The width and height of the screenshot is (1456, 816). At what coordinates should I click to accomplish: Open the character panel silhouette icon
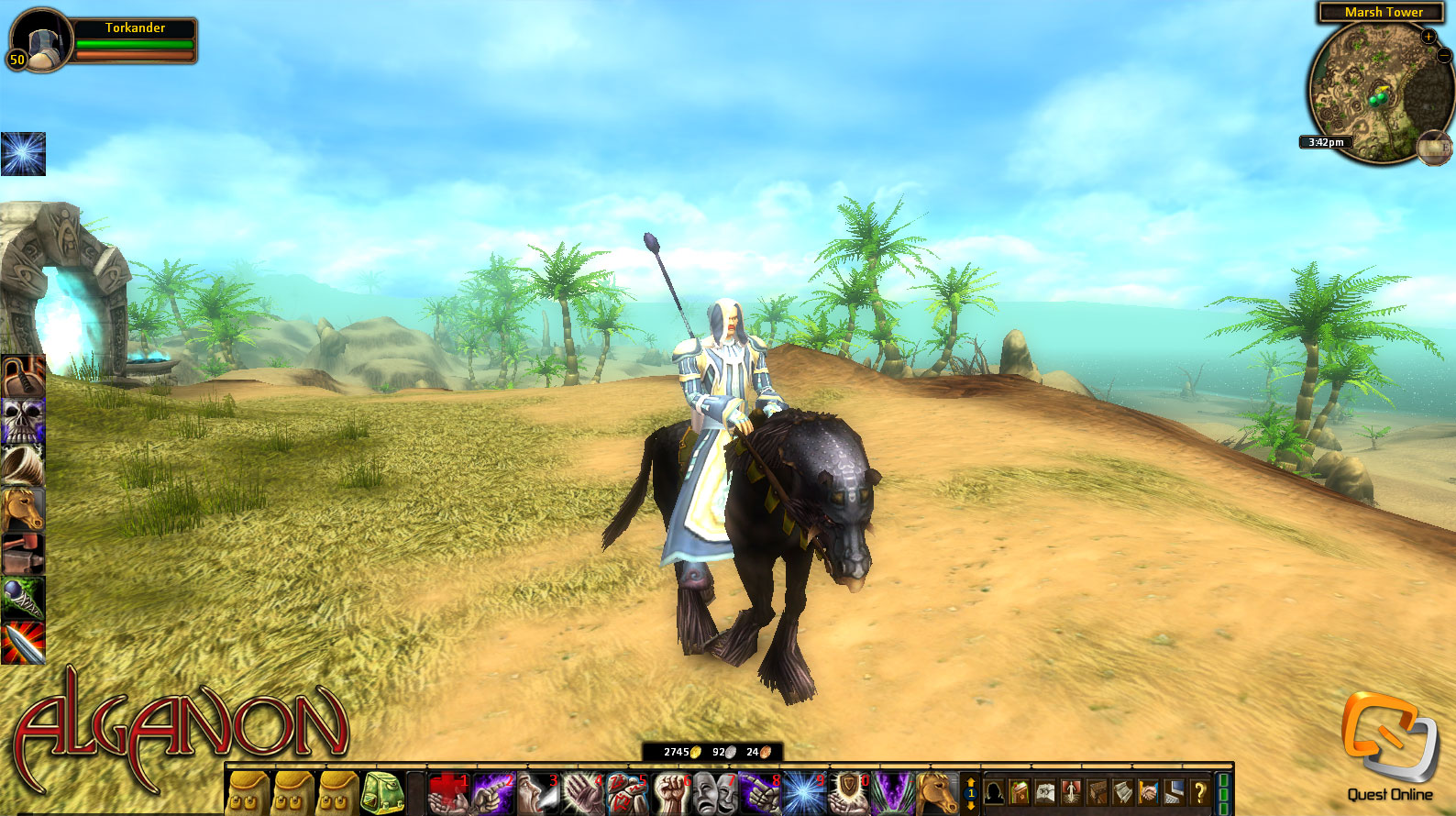click(994, 791)
